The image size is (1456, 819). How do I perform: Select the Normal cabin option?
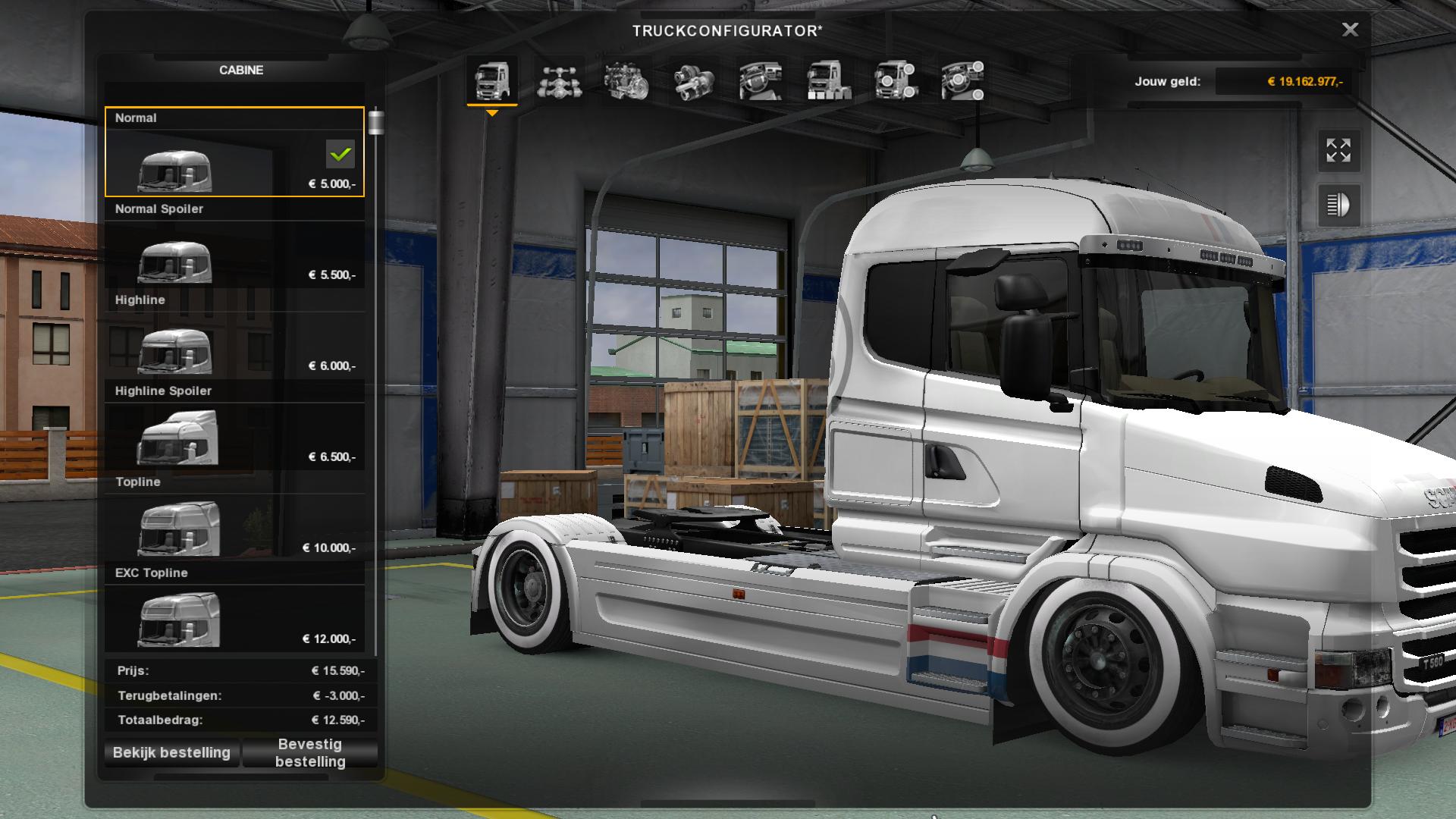[234, 152]
